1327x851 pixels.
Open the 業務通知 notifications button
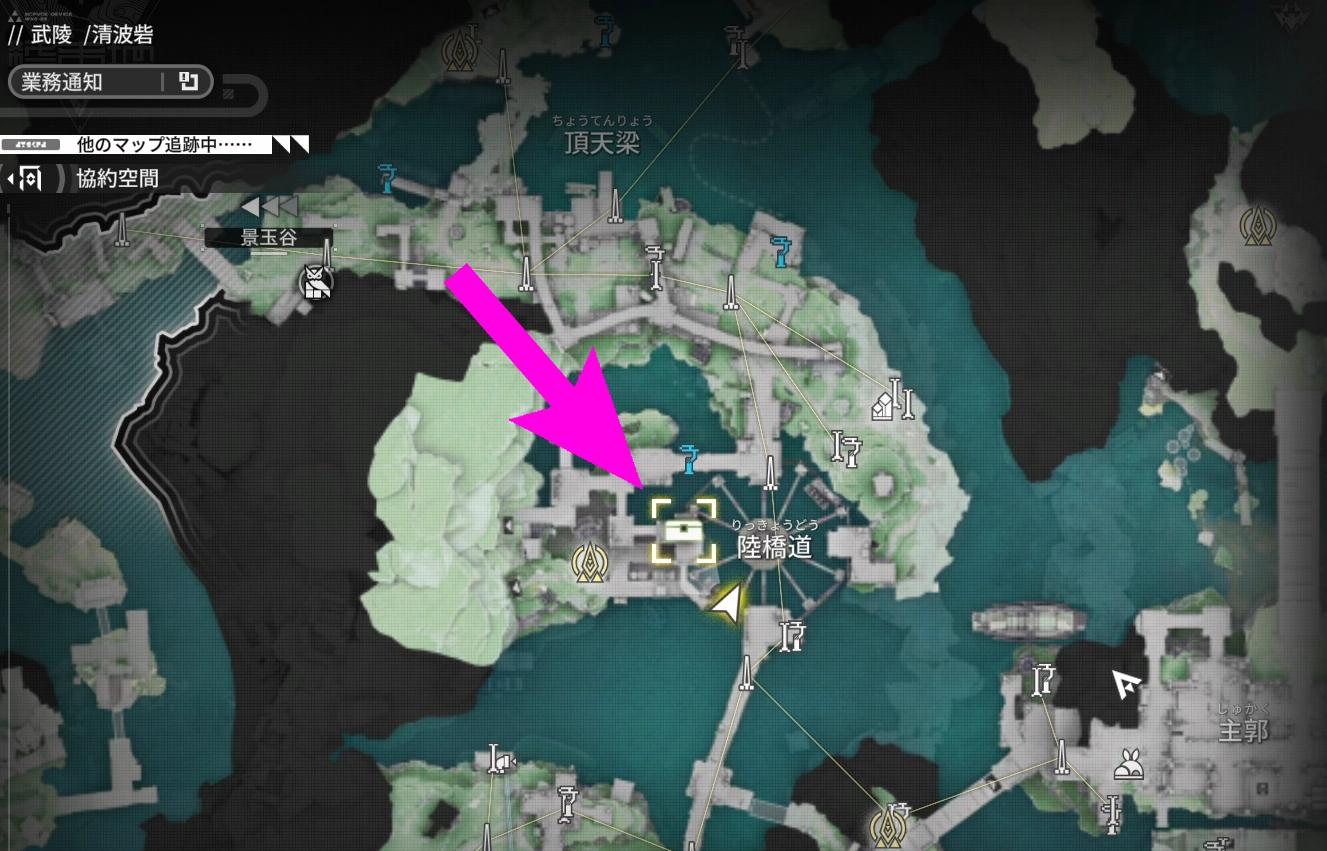click(x=110, y=82)
